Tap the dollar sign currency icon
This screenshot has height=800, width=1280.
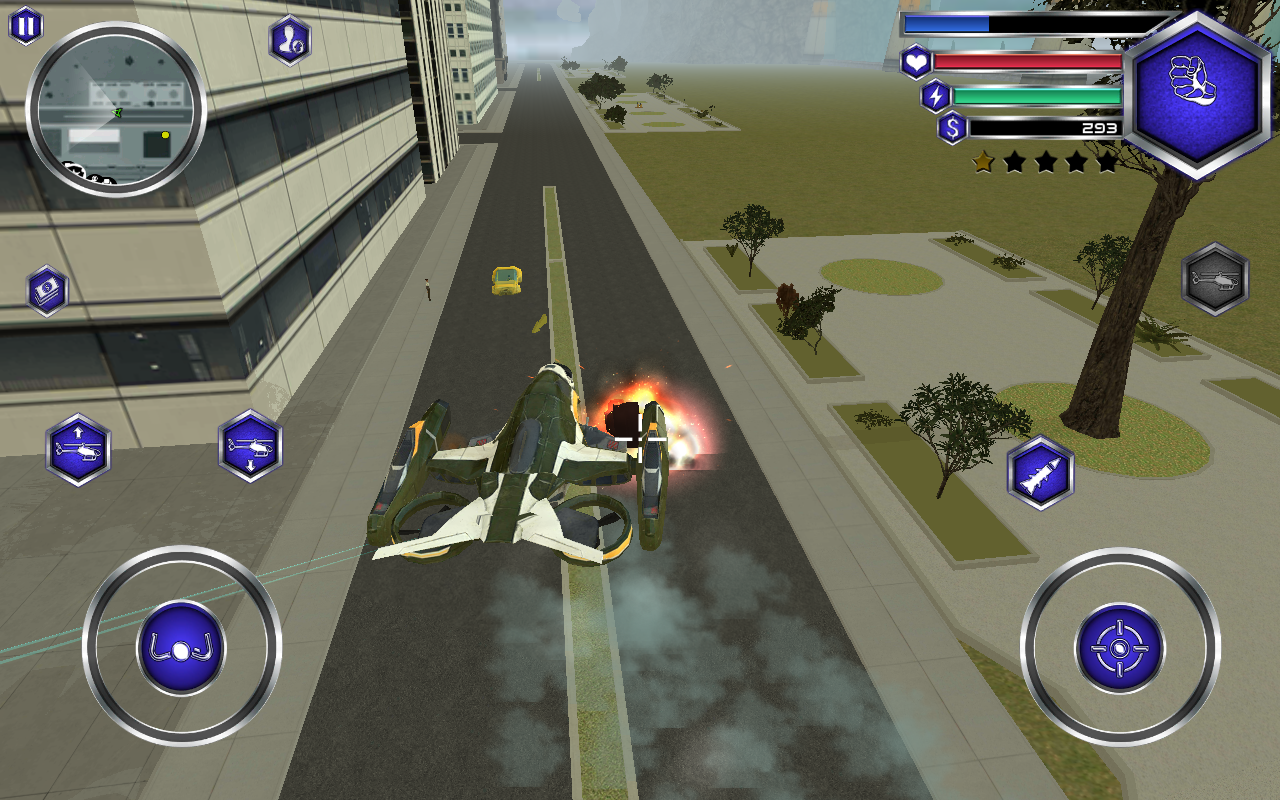pos(951,128)
